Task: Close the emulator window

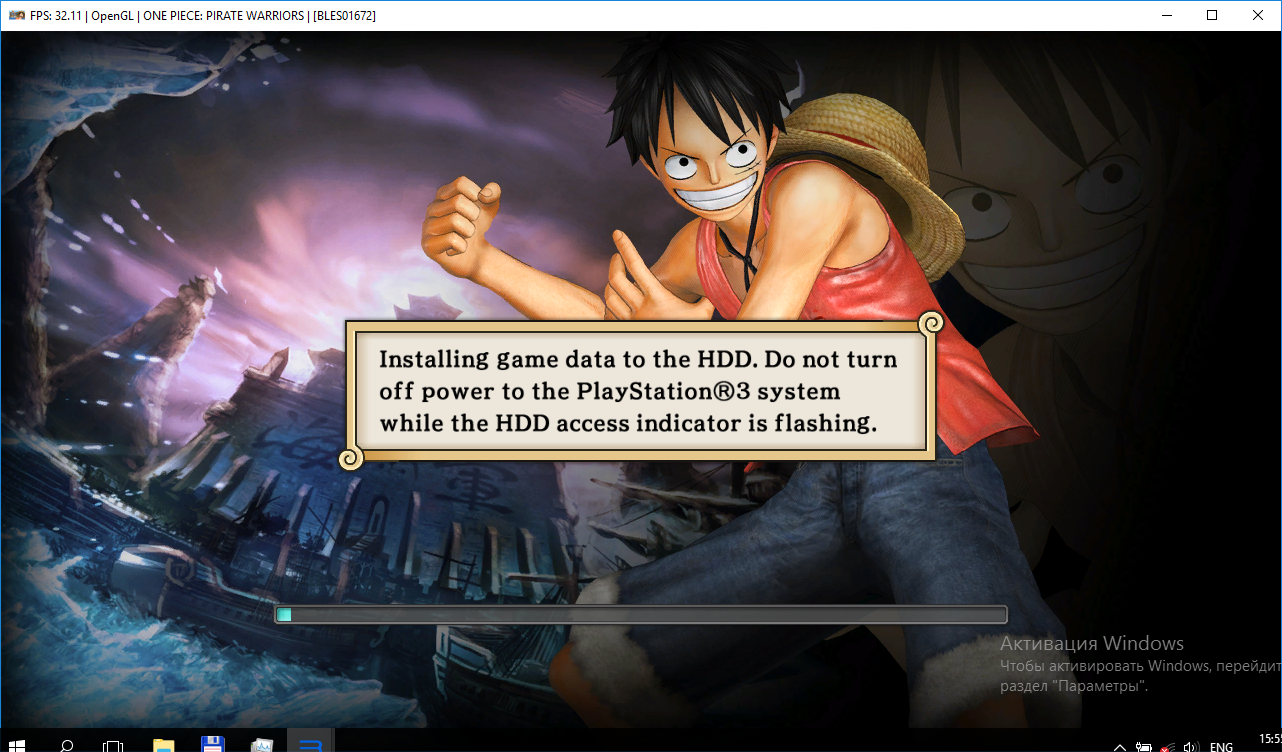Action: pos(1257,15)
